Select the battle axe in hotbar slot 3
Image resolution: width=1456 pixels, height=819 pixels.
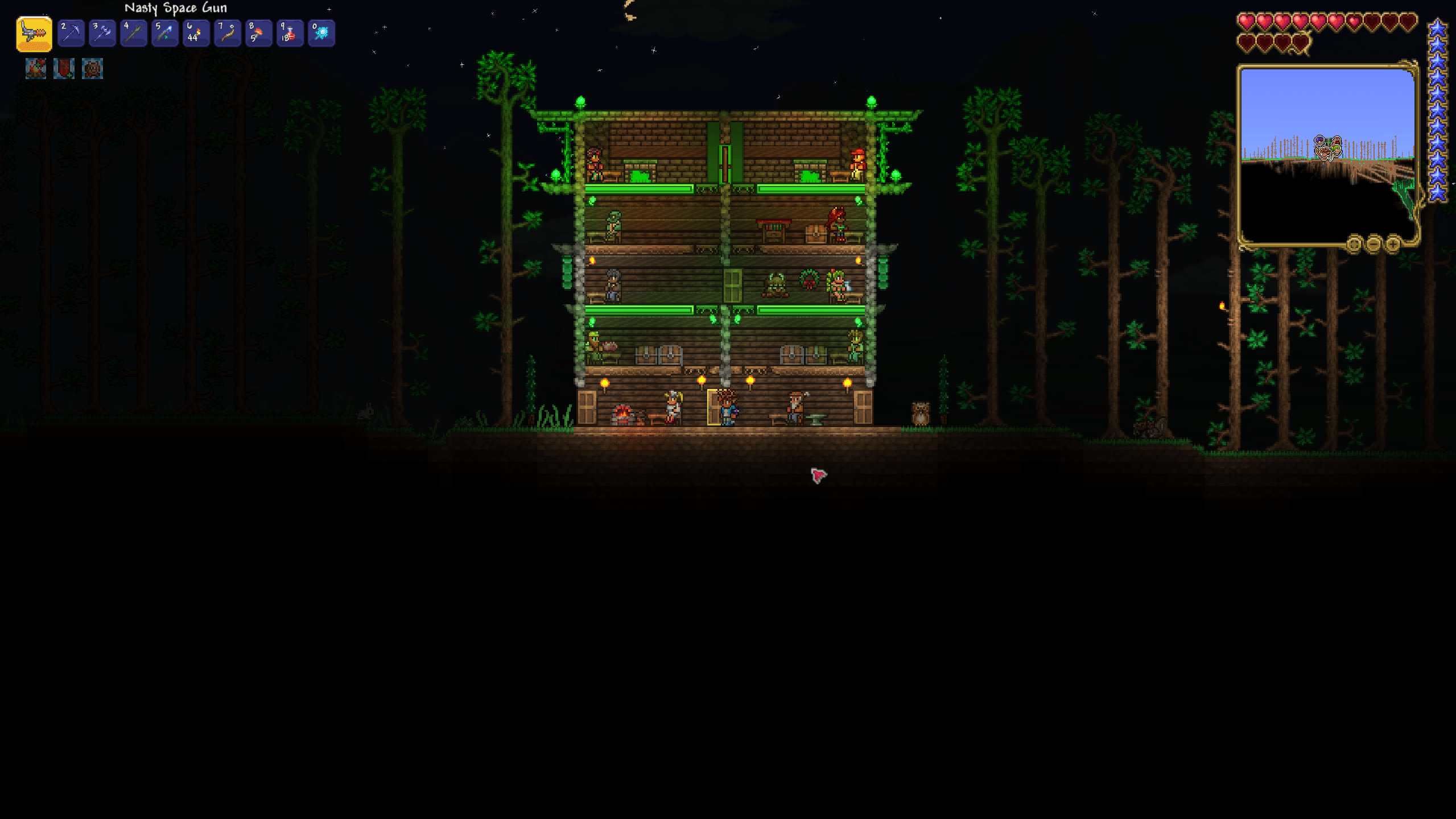pyautogui.click(x=102, y=33)
